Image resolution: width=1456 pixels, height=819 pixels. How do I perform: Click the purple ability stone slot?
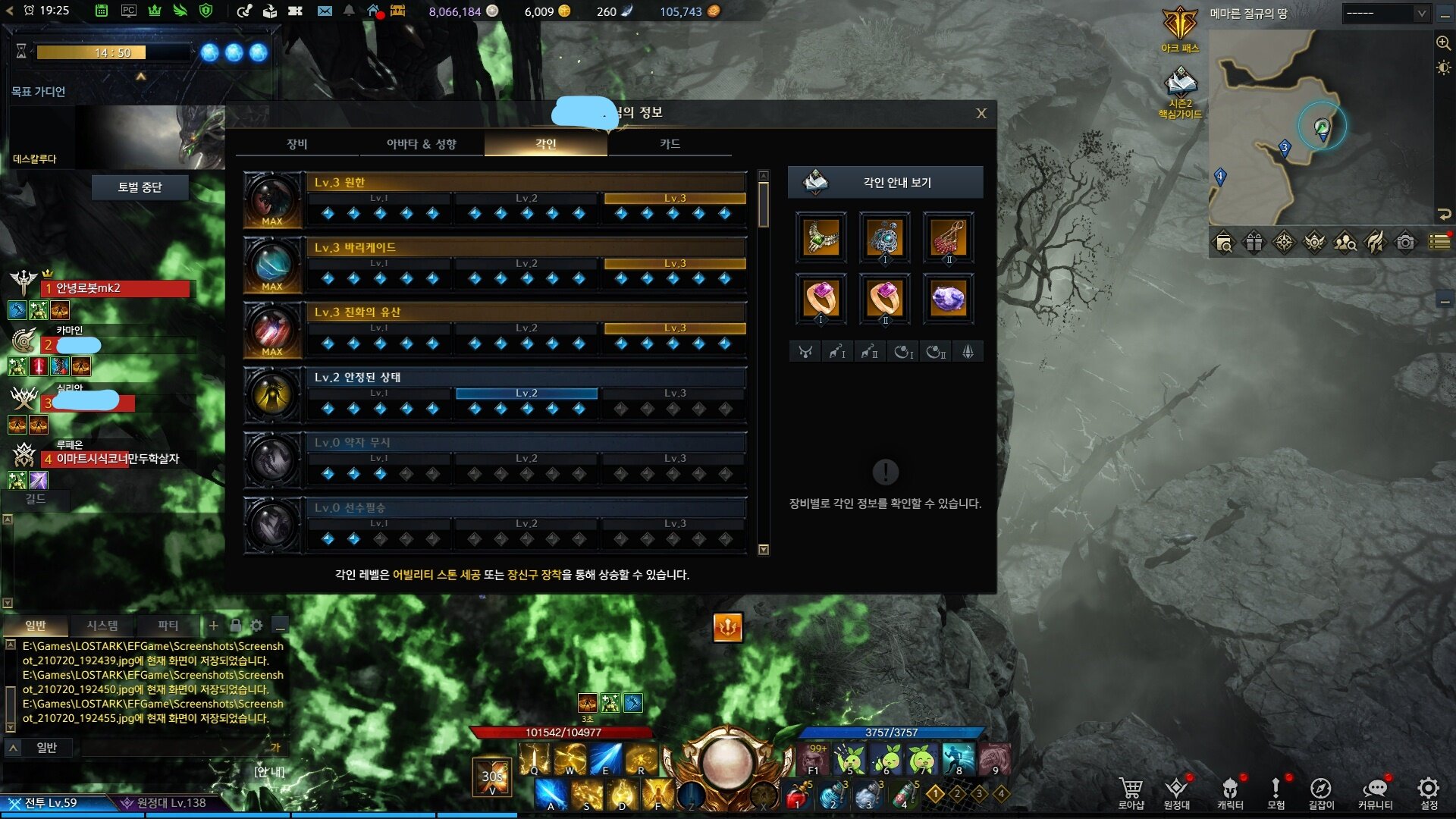(948, 299)
